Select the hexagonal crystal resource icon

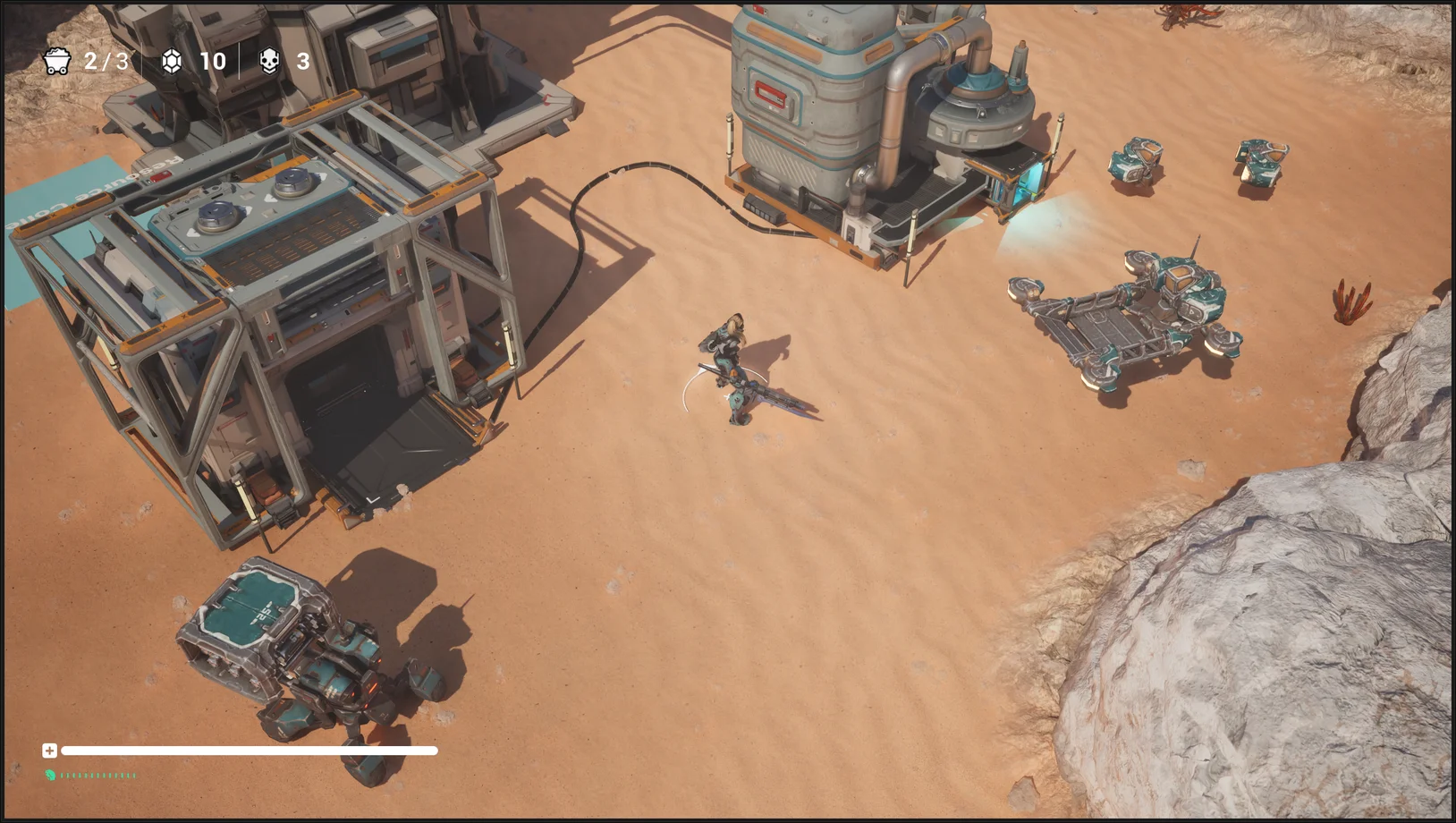[172, 61]
